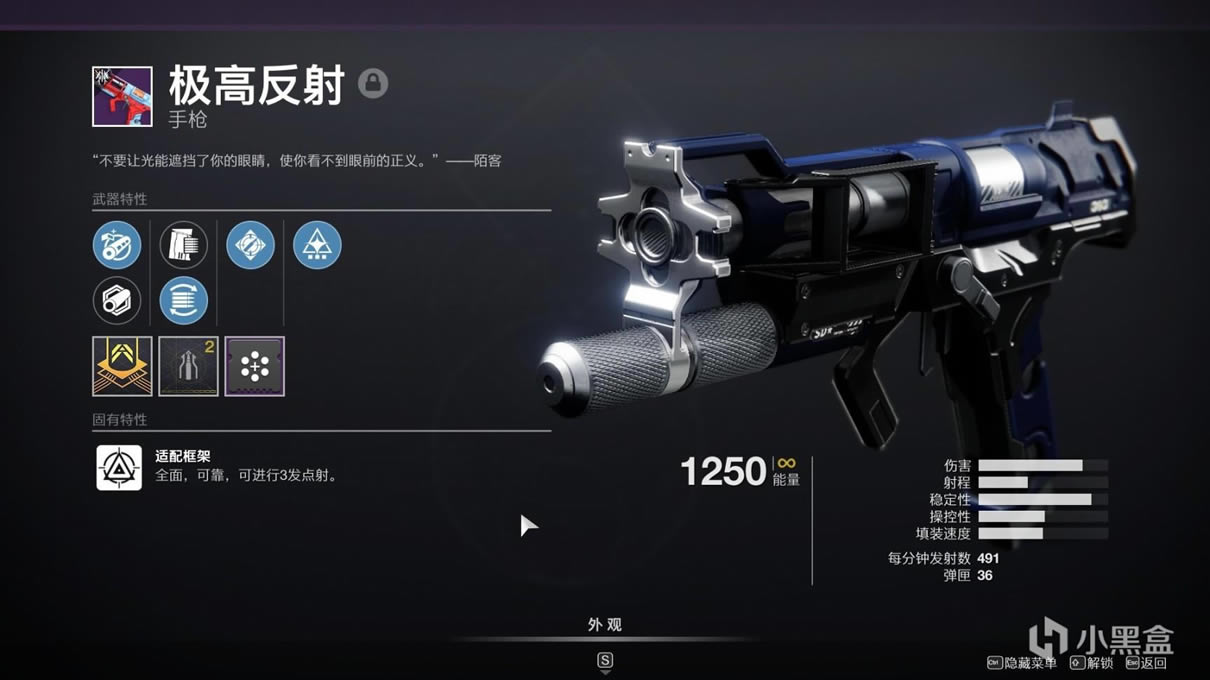The width and height of the screenshot is (1210, 680).
Task: Toggle the lock icon beside 极高反射
Action: (x=373, y=83)
